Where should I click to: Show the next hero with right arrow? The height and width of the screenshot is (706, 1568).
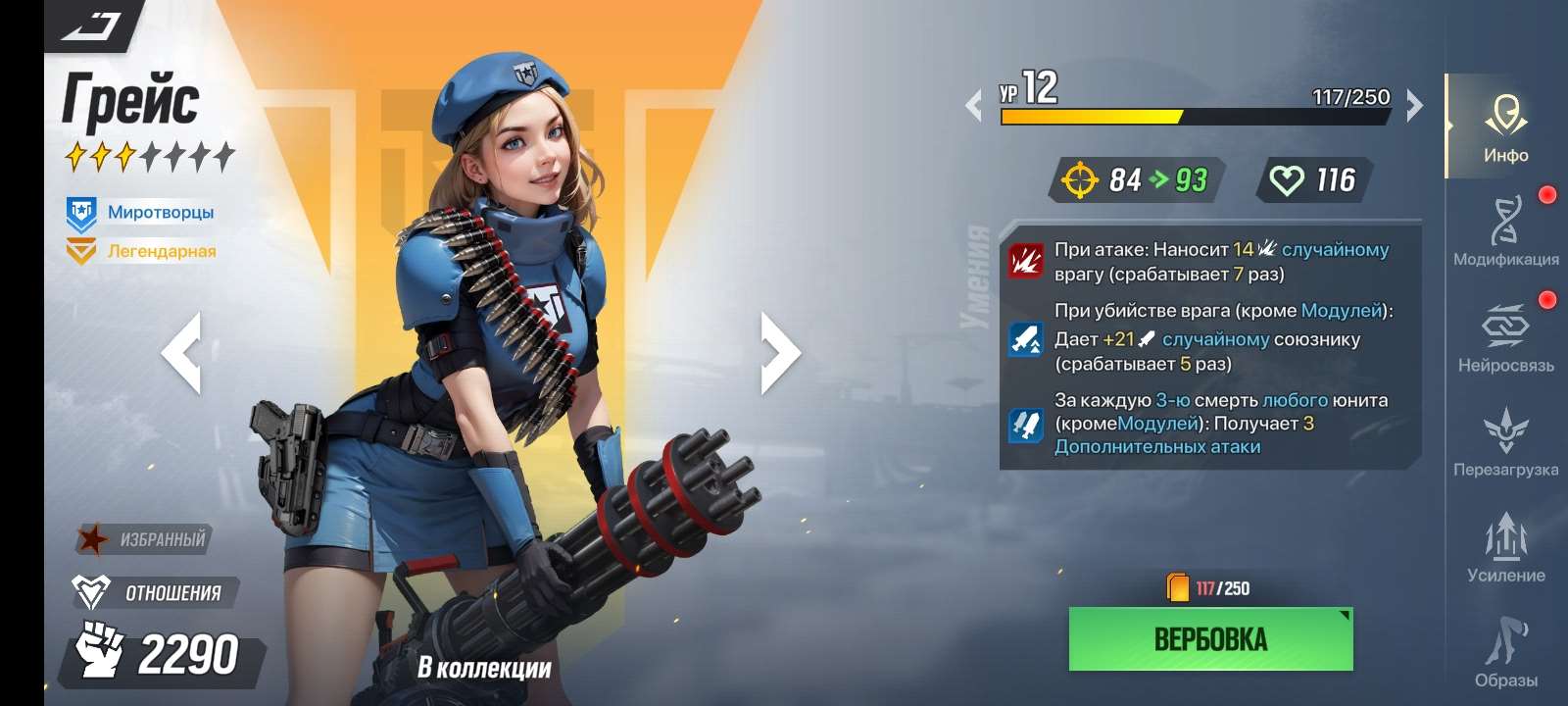[x=780, y=353]
